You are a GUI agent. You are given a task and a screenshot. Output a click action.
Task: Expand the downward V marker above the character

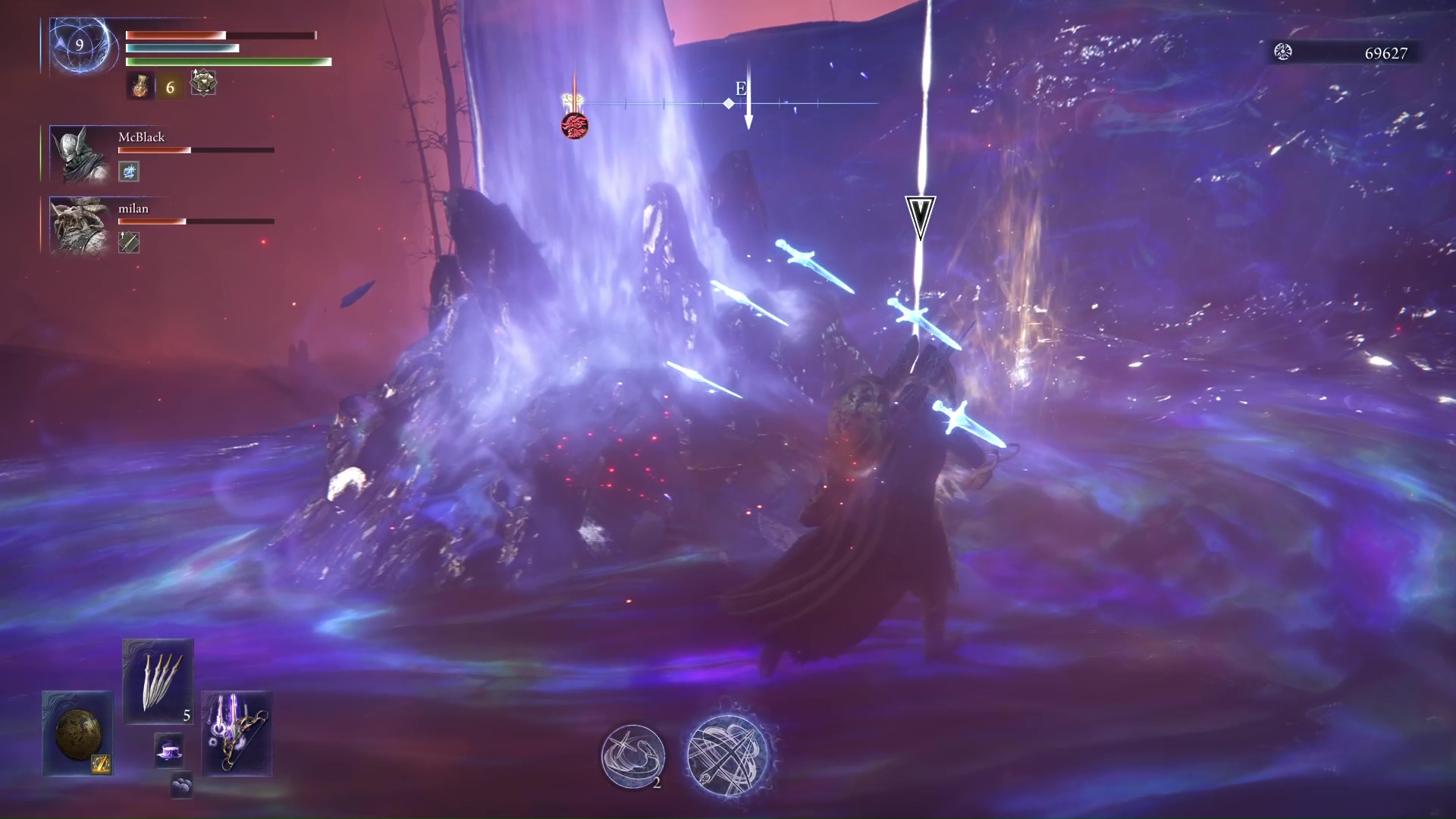[921, 214]
